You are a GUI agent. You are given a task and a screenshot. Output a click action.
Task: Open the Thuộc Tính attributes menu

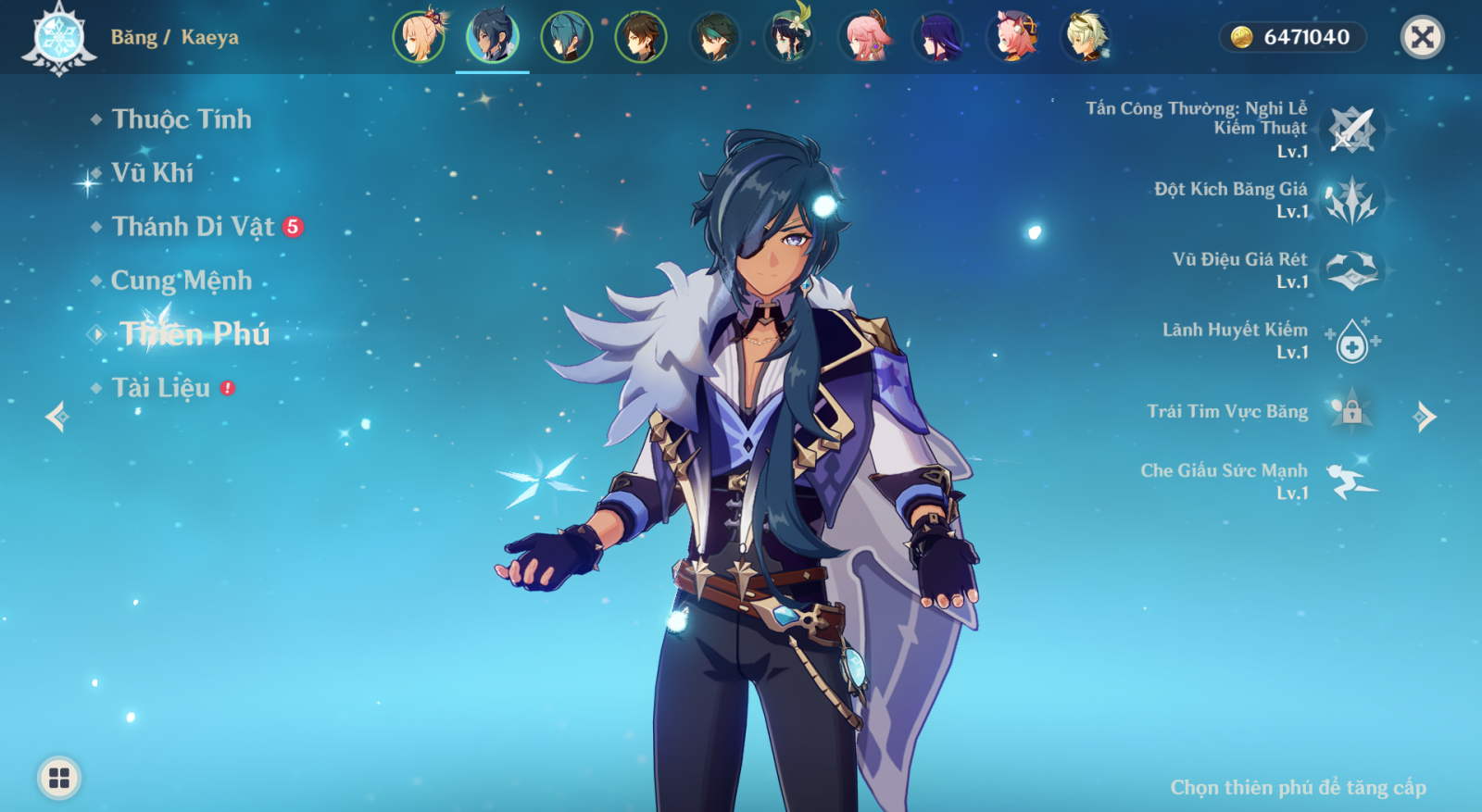coord(181,119)
